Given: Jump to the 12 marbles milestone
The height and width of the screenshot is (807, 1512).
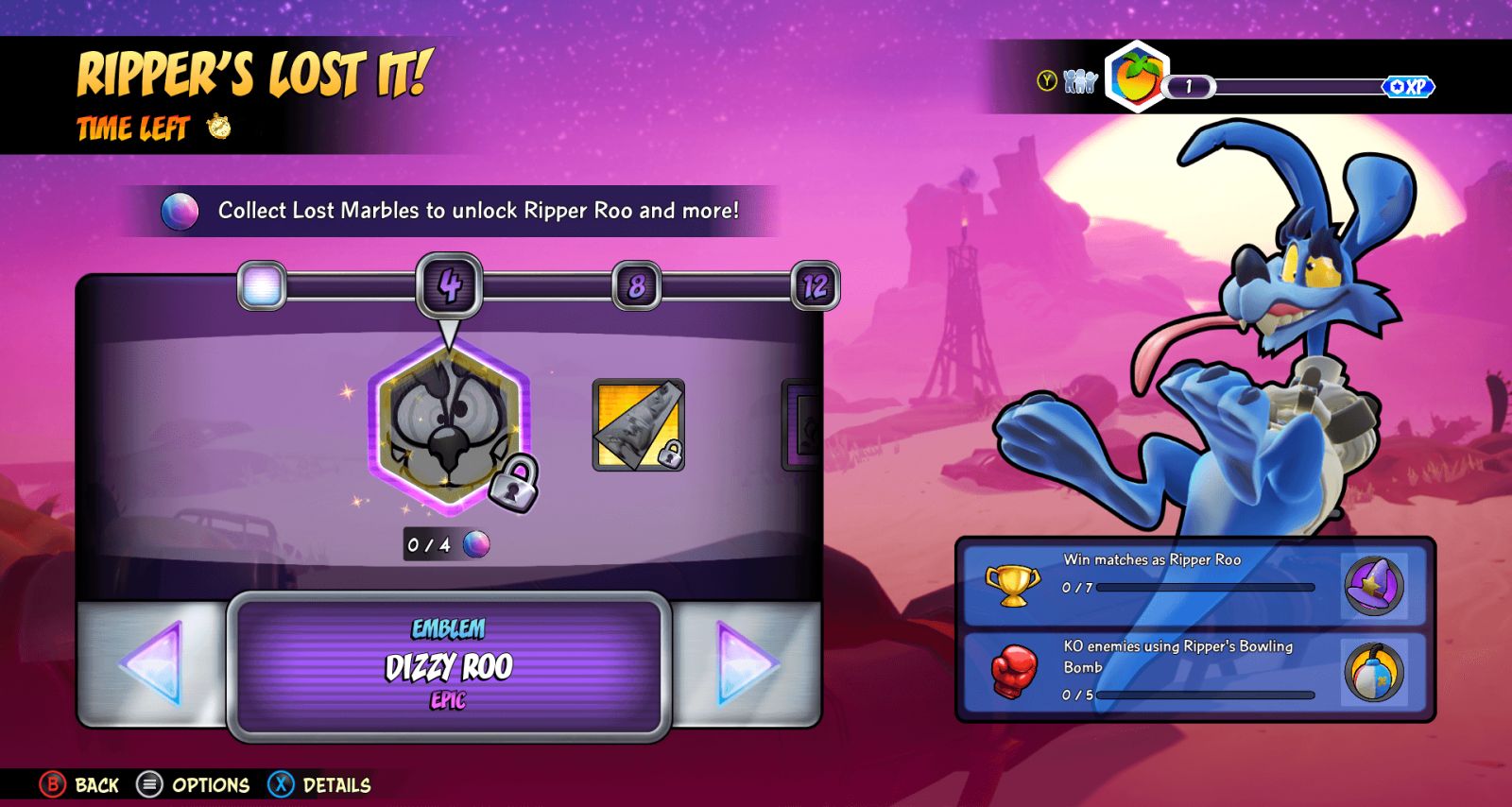Looking at the screenshot, I should [x=815, y=286].
